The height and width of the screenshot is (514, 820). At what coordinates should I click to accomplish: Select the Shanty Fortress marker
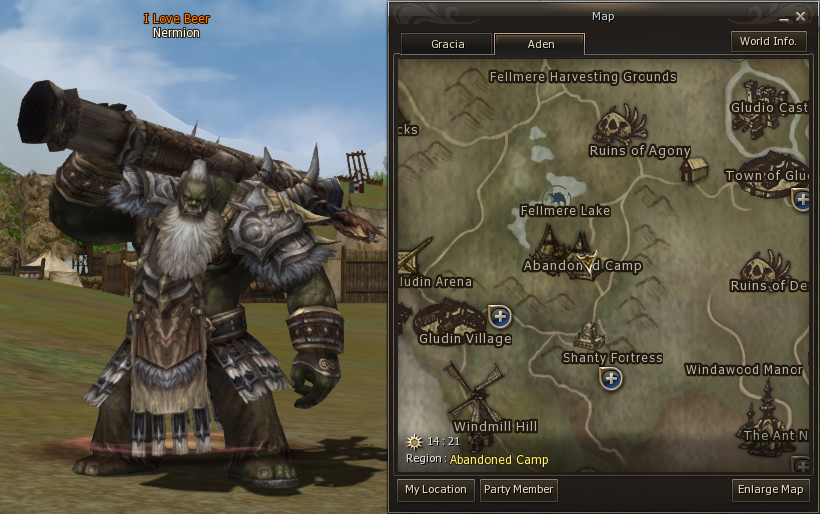point(590,335)
